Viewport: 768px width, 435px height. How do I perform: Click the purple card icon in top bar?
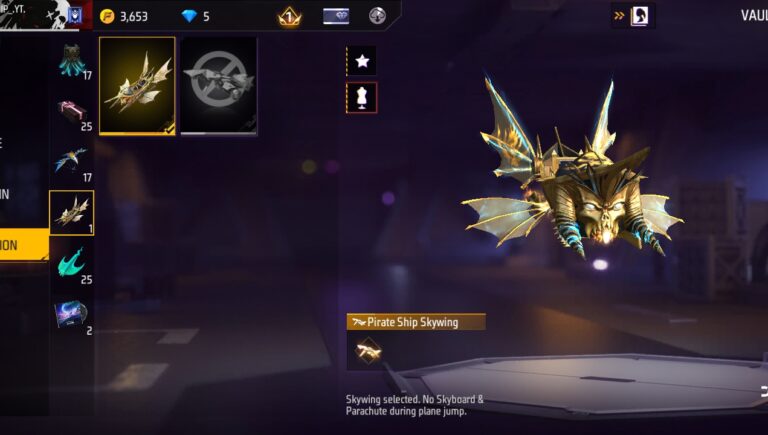click(336, 16)
